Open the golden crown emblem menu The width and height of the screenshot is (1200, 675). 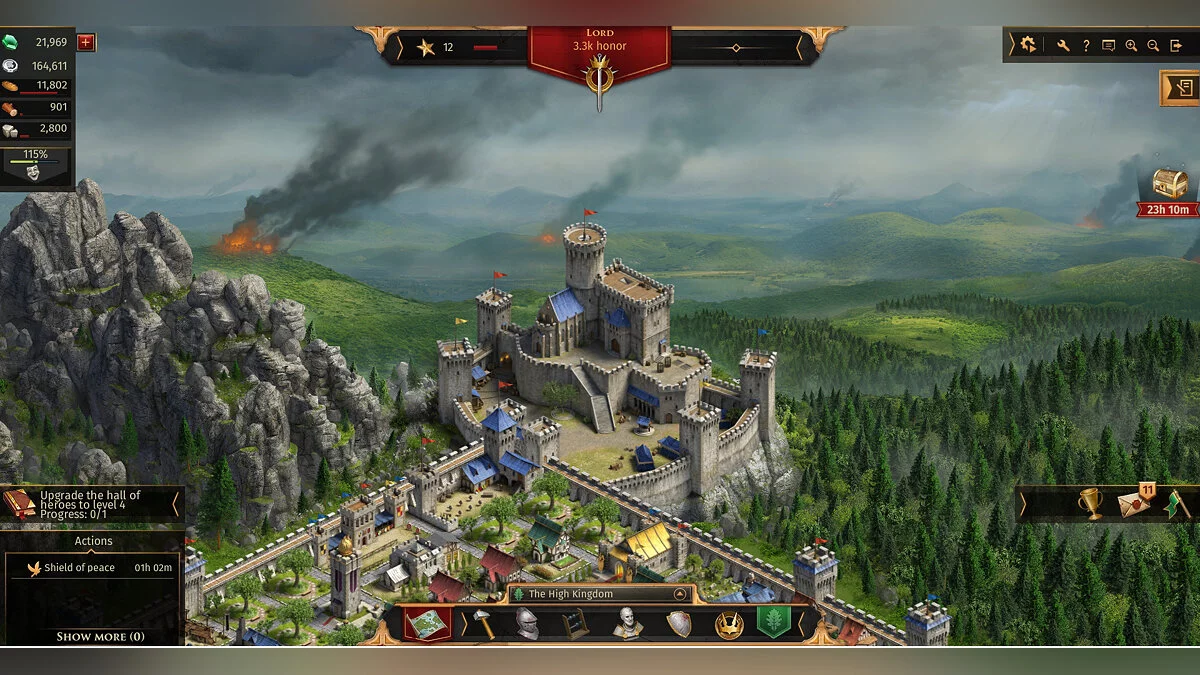(x=728, y=623)
